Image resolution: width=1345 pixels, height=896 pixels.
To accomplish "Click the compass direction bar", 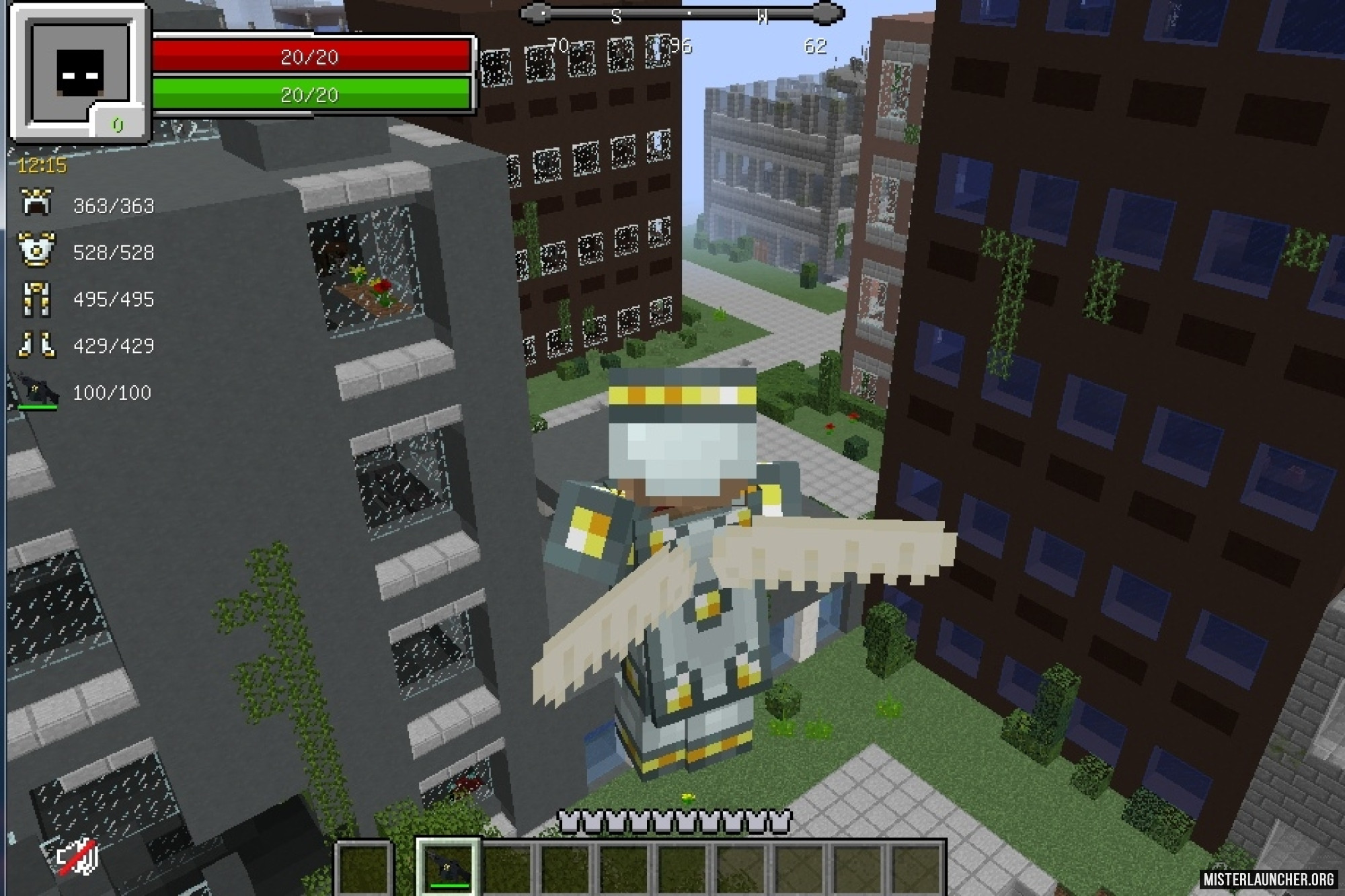I will tap(683, 13).
